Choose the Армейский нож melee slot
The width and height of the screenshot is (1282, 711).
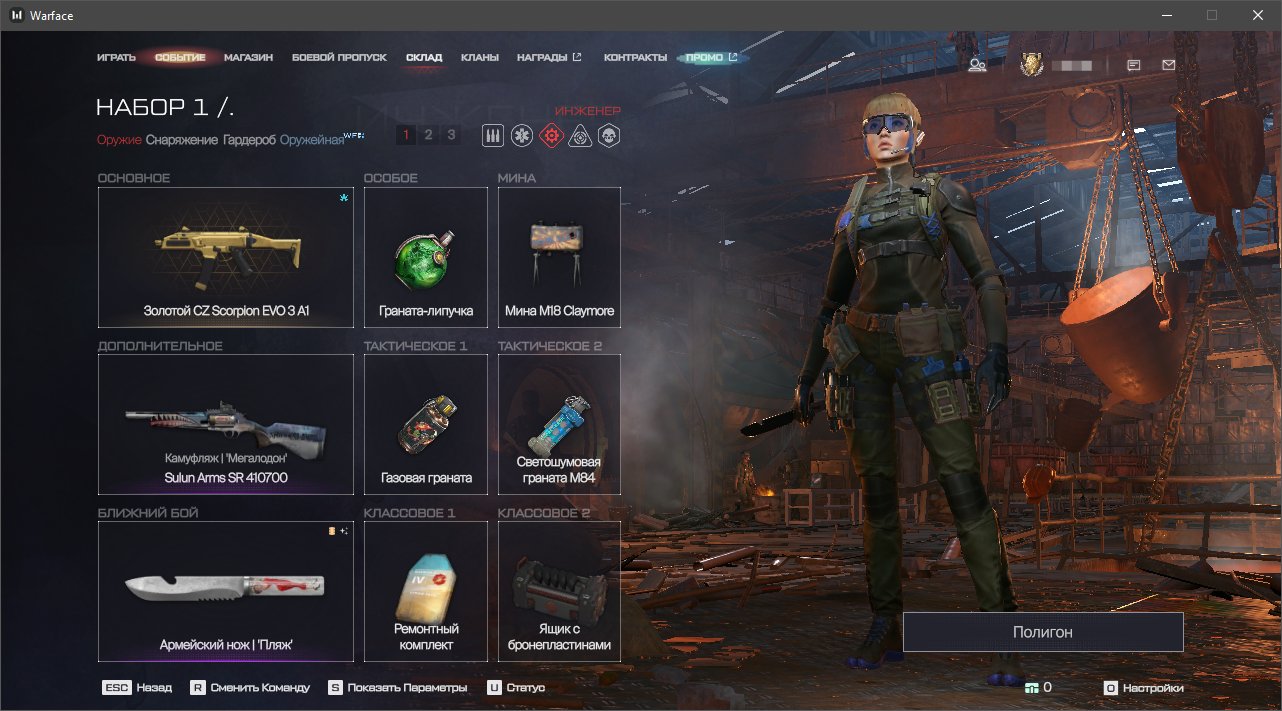pos(226,591)
